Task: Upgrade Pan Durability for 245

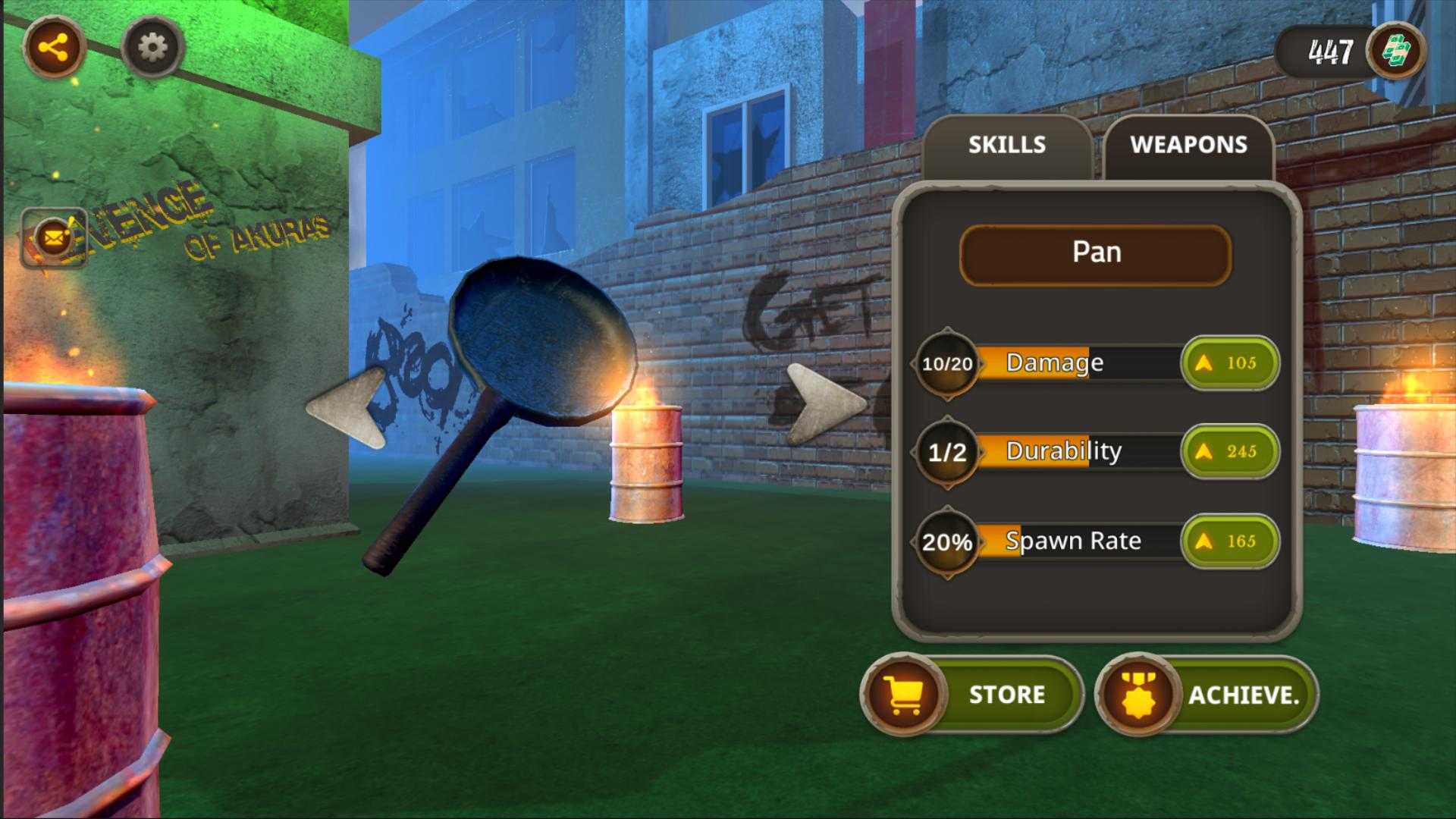Action: (1229, 452)
